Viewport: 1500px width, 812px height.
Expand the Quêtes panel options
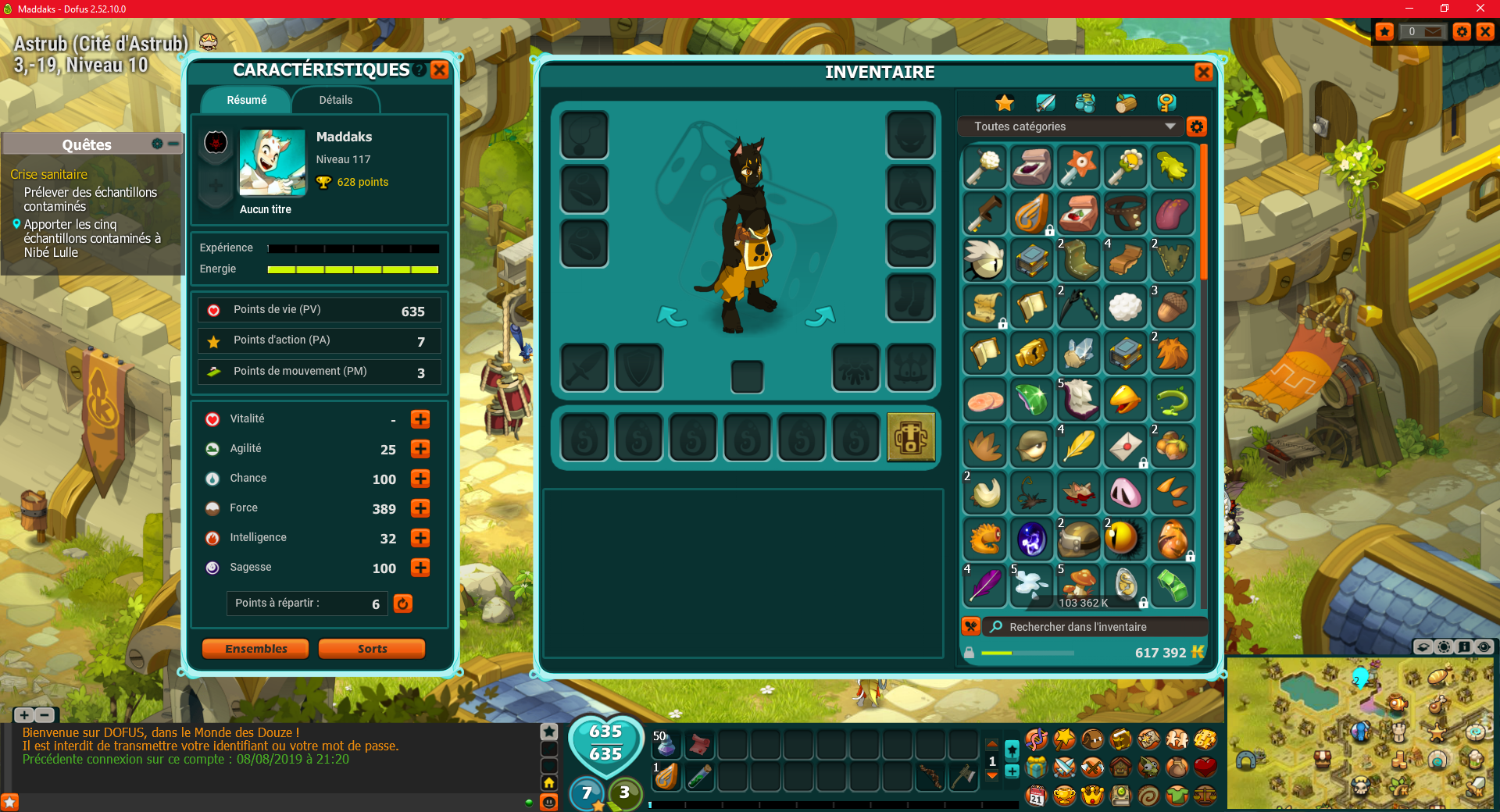[x=155, y=144]
